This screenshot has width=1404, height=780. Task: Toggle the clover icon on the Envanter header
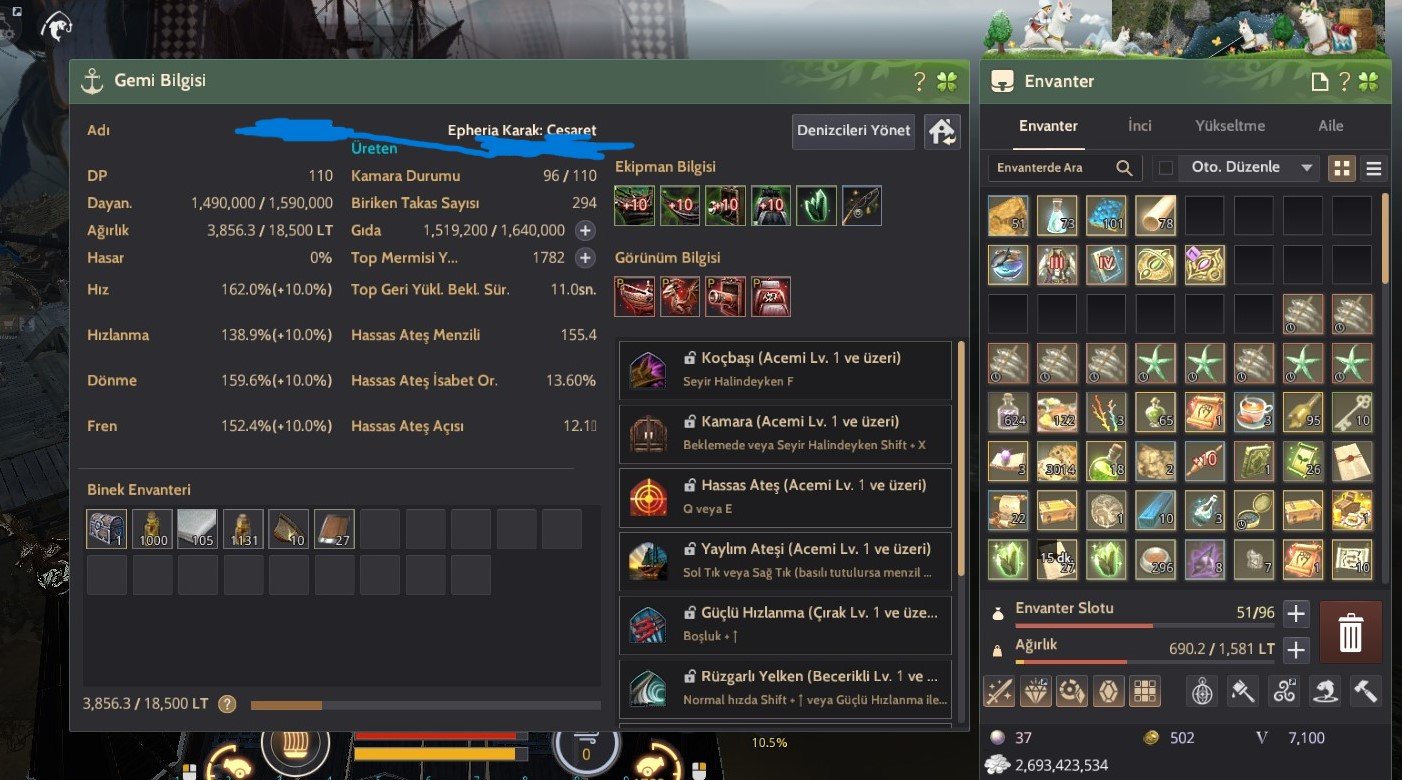[x=1368, y=81]
